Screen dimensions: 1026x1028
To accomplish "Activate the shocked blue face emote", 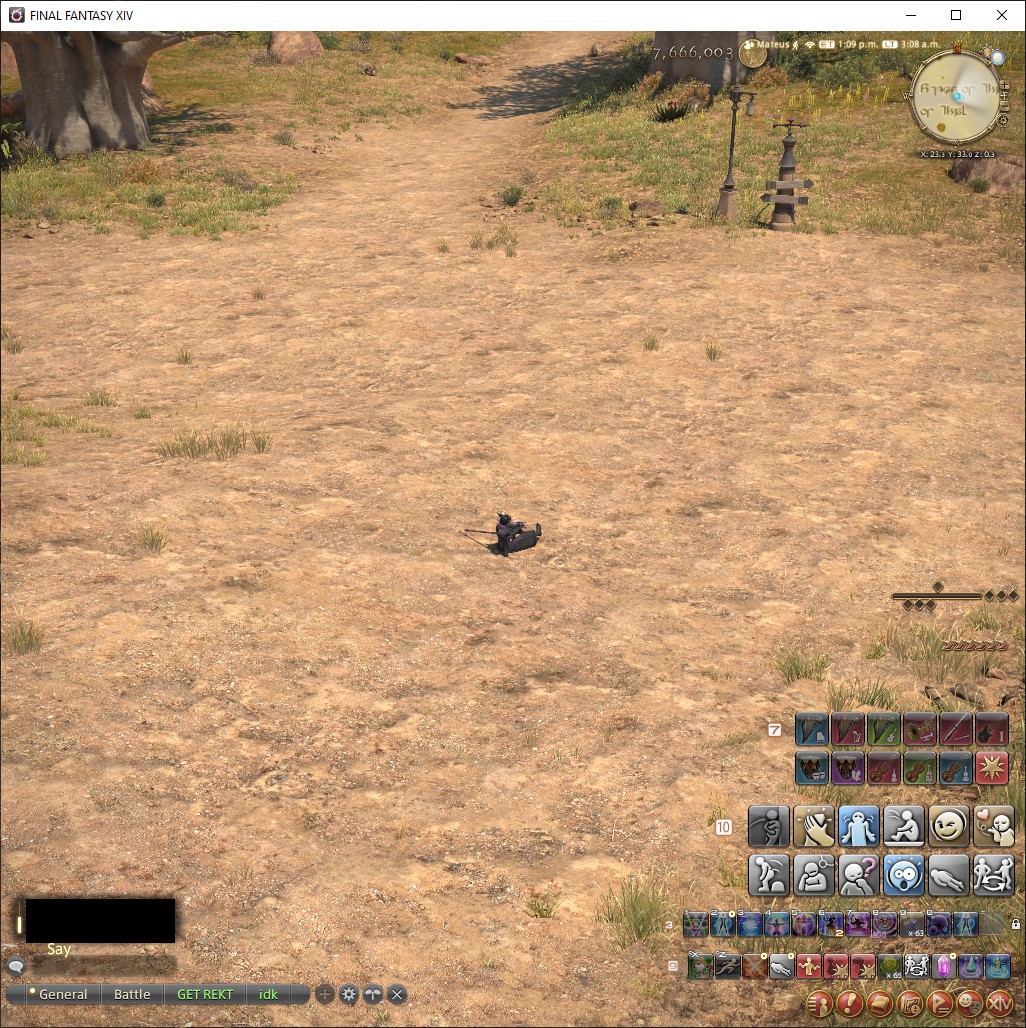I will click(903, 874).
